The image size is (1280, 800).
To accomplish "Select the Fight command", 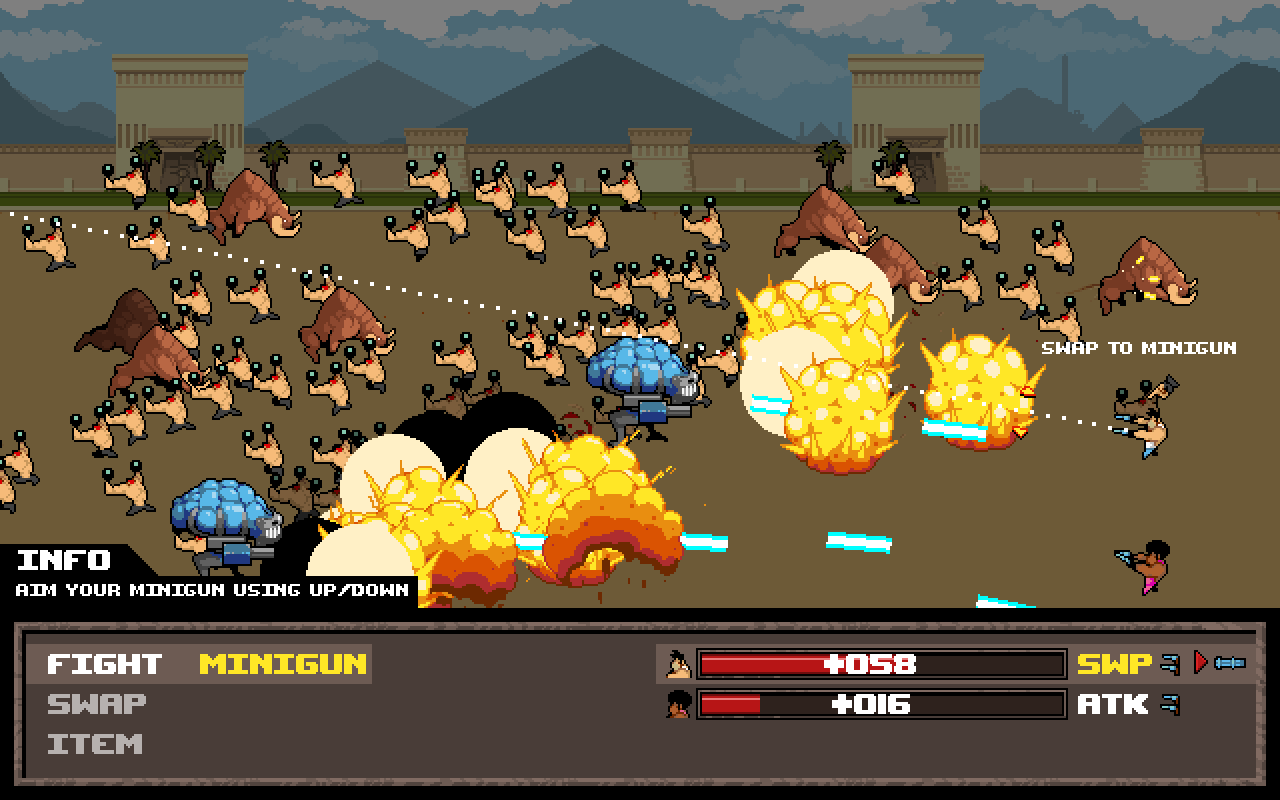I will click(x=104, y=664).
